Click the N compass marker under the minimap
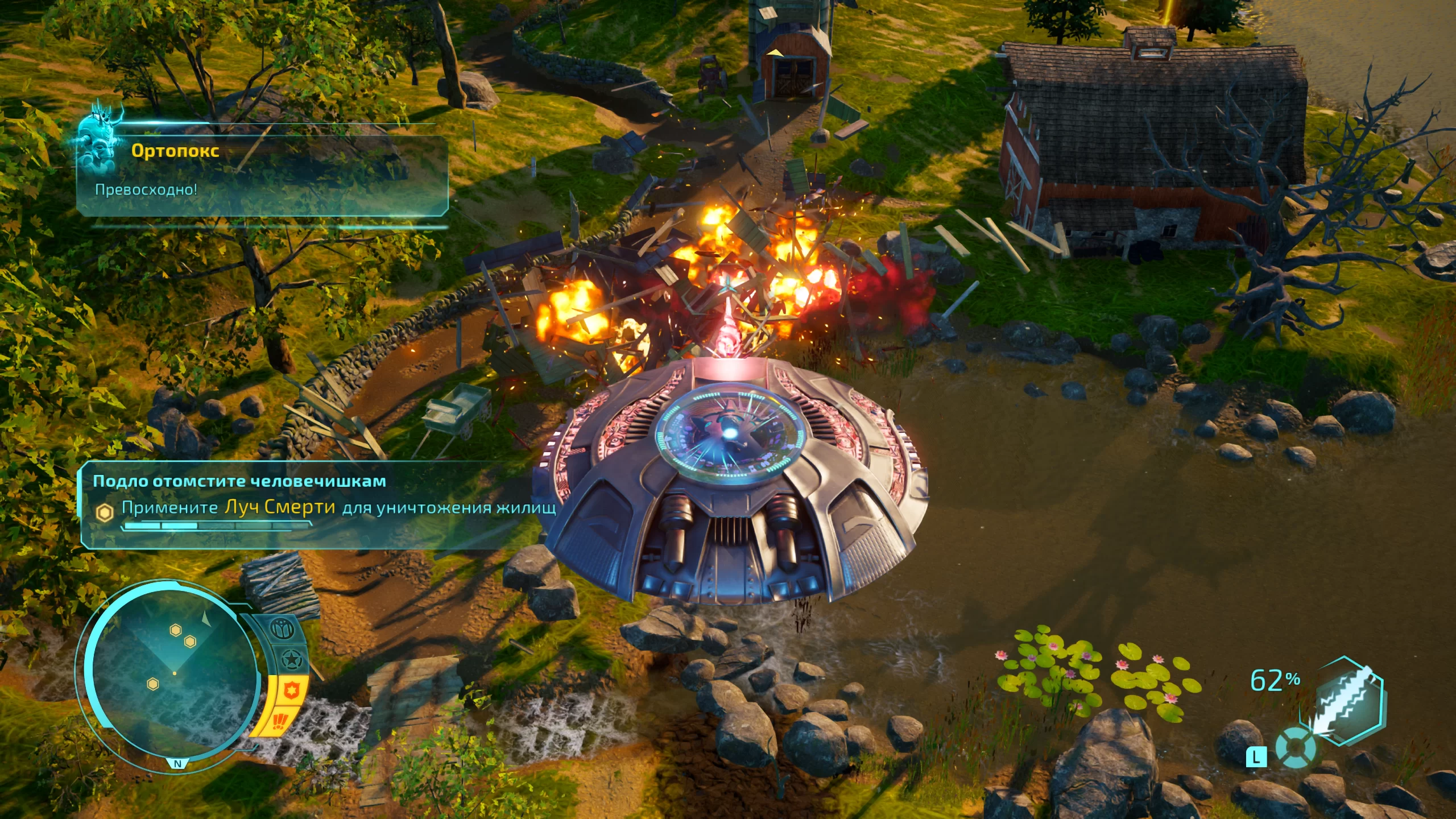The image size is (1456, 819). [177, 763]
